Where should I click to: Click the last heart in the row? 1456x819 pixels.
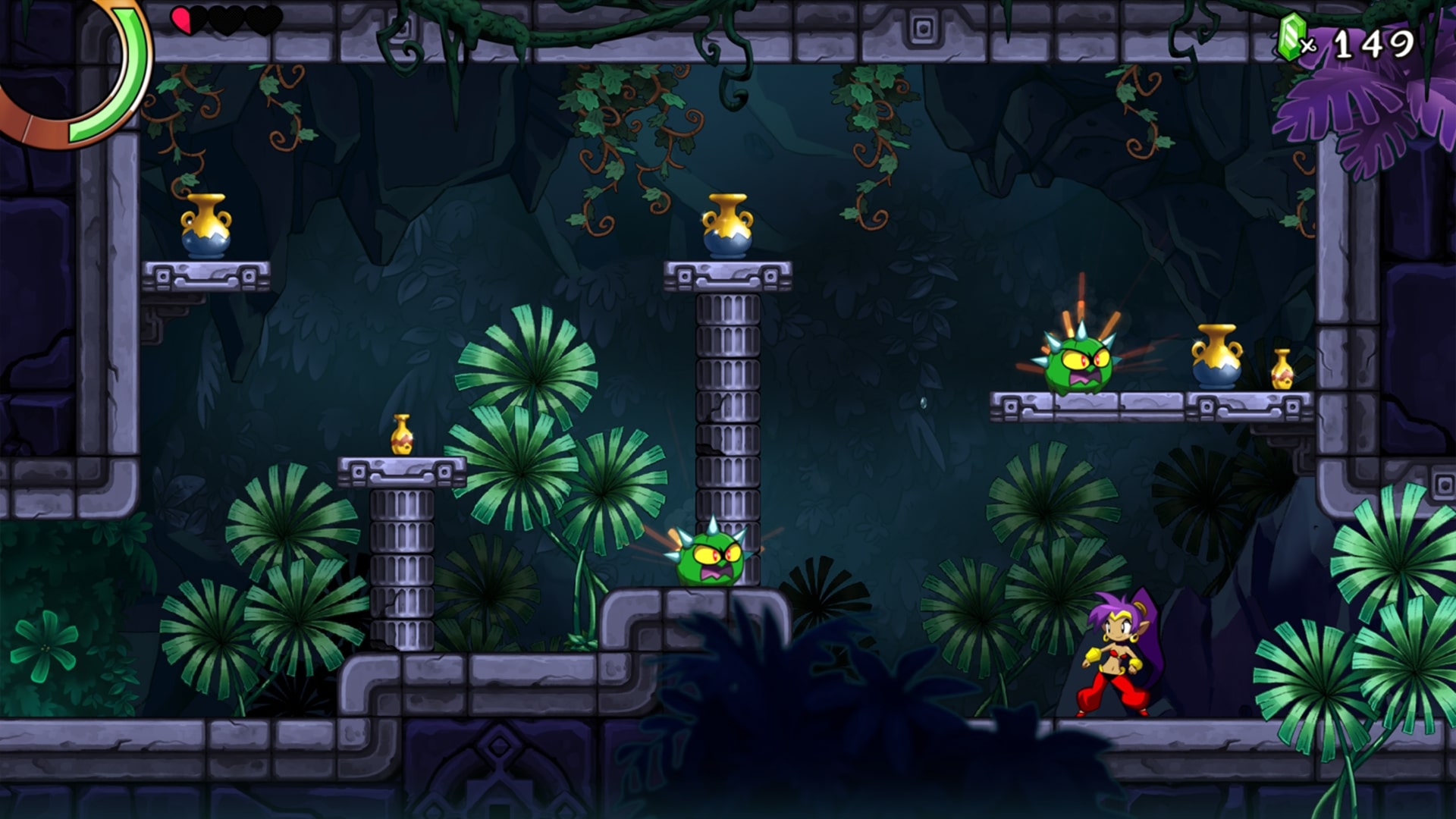[263, 19]
